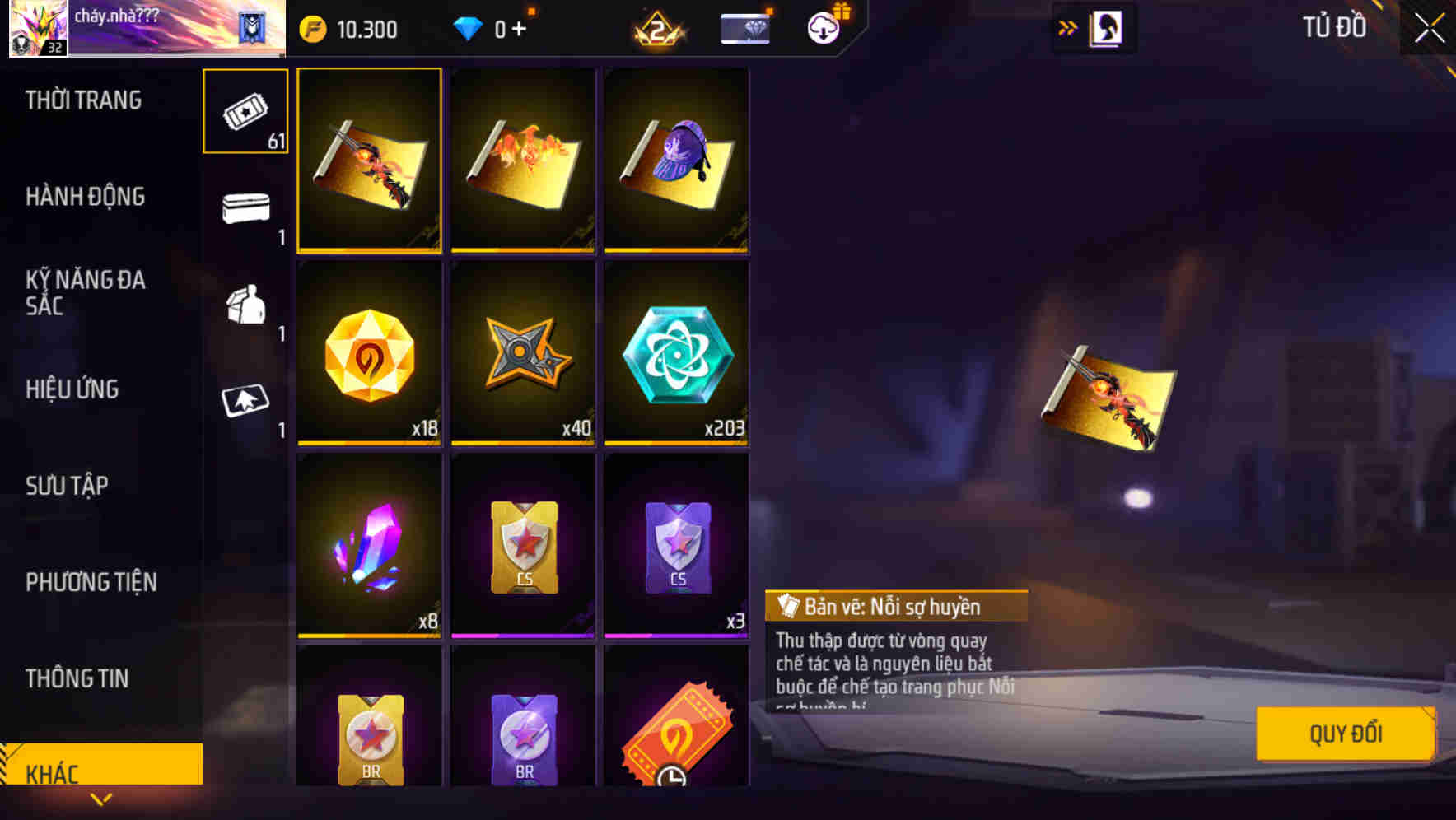The height and width of the screenshot is (820, 1456).
Task: Open the membership card icon in the top bar
Action: 744,26
